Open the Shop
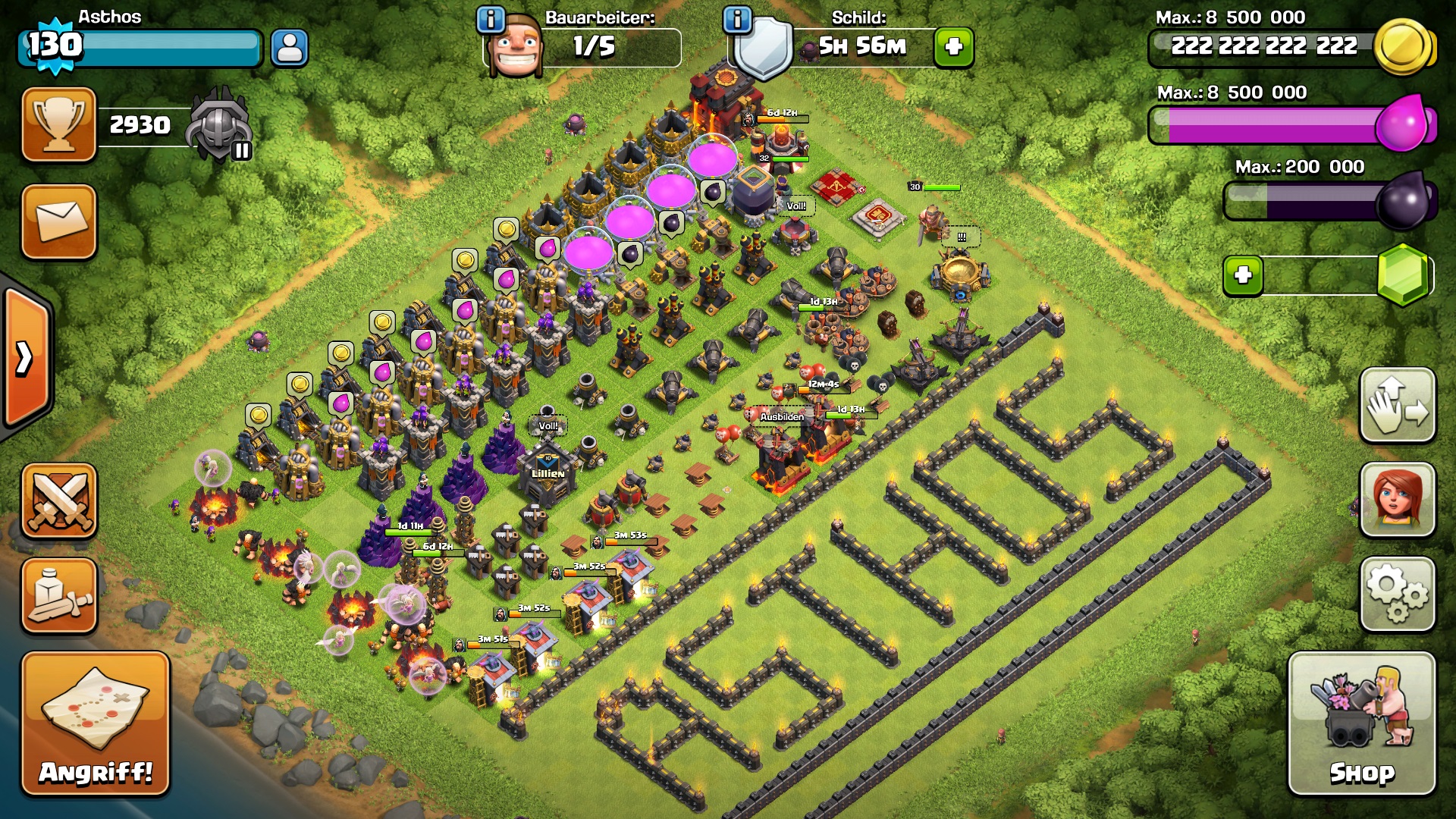The height and width of the screenshot is (819, 1456). tap(1361, 723)
